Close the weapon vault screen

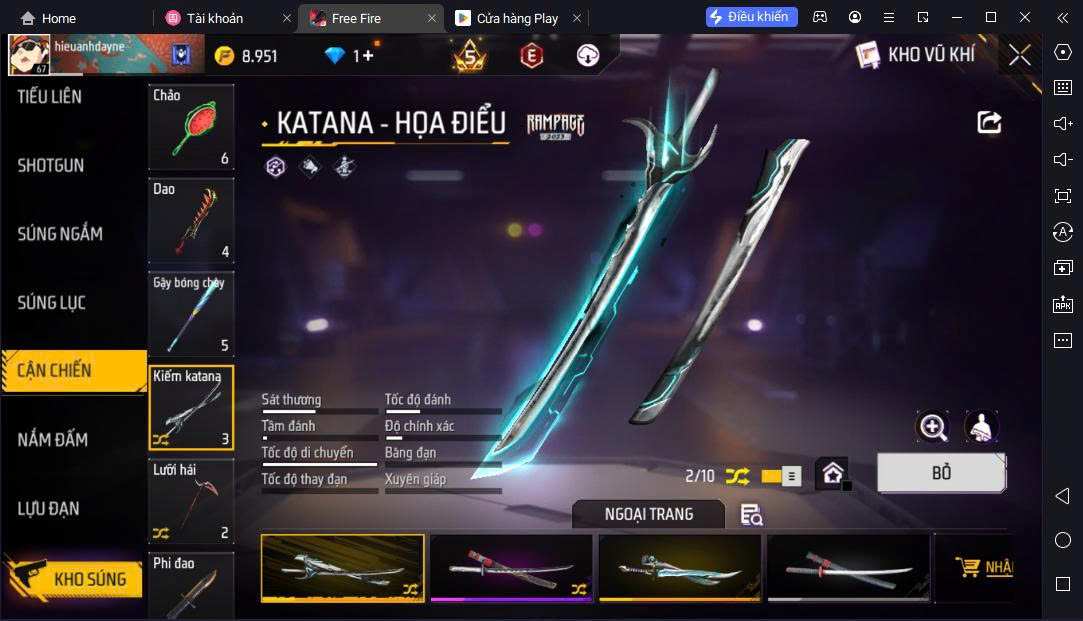(x=1019, y=55)
